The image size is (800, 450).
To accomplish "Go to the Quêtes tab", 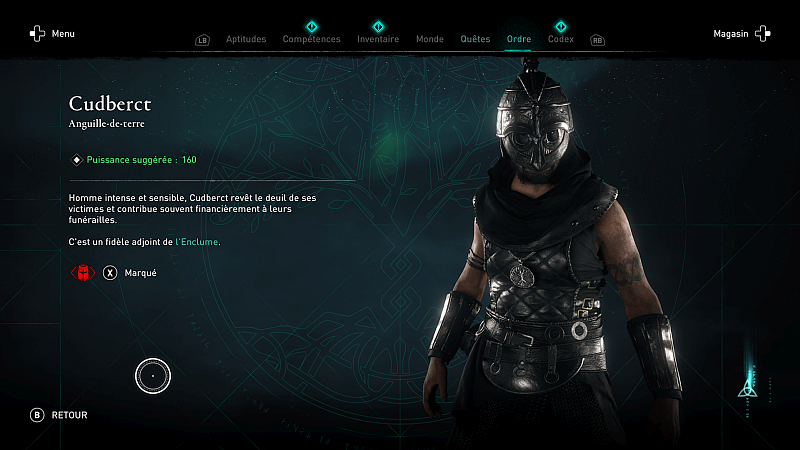I will (x=475, y=39).
